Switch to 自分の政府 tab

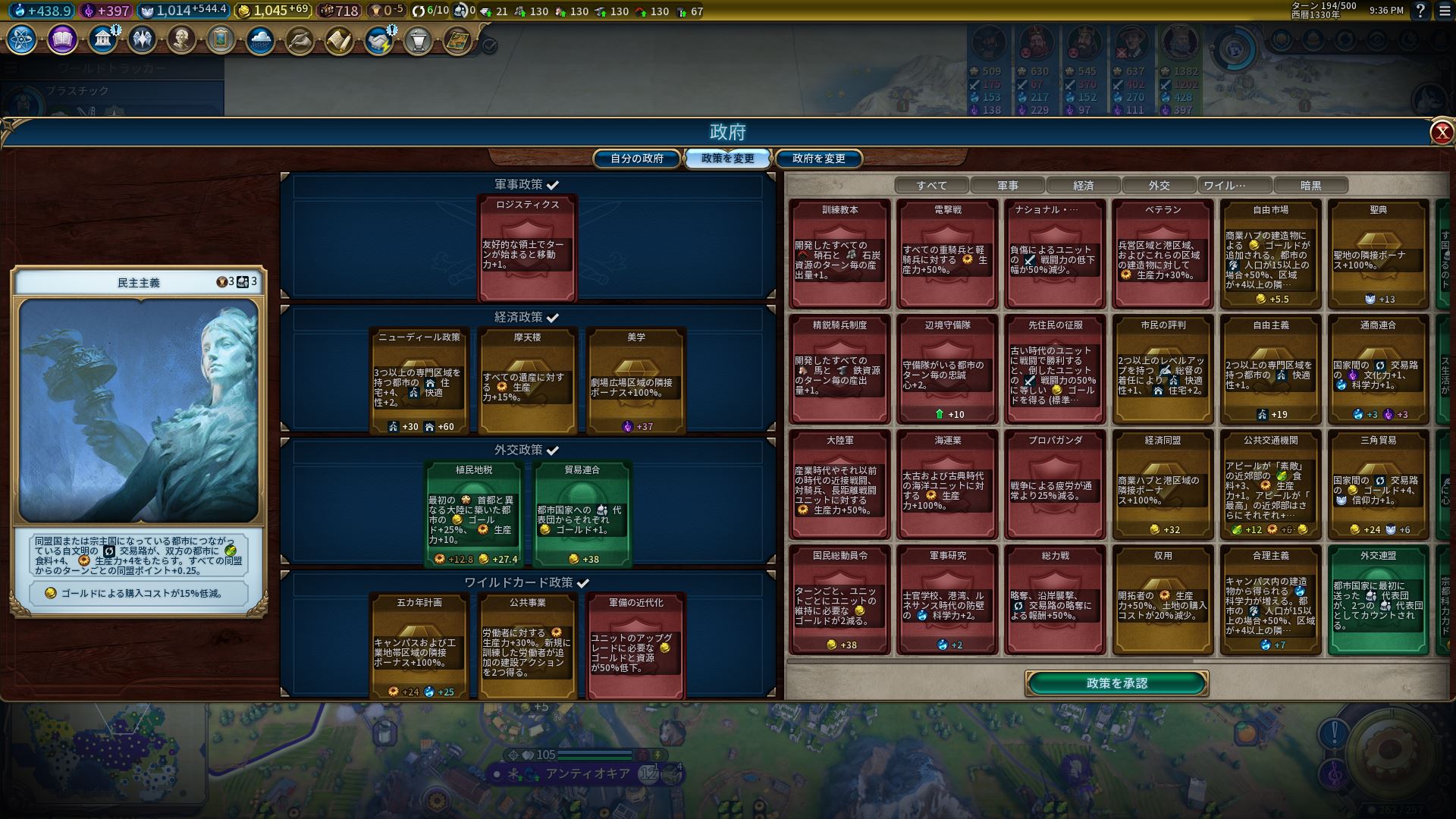637,158
